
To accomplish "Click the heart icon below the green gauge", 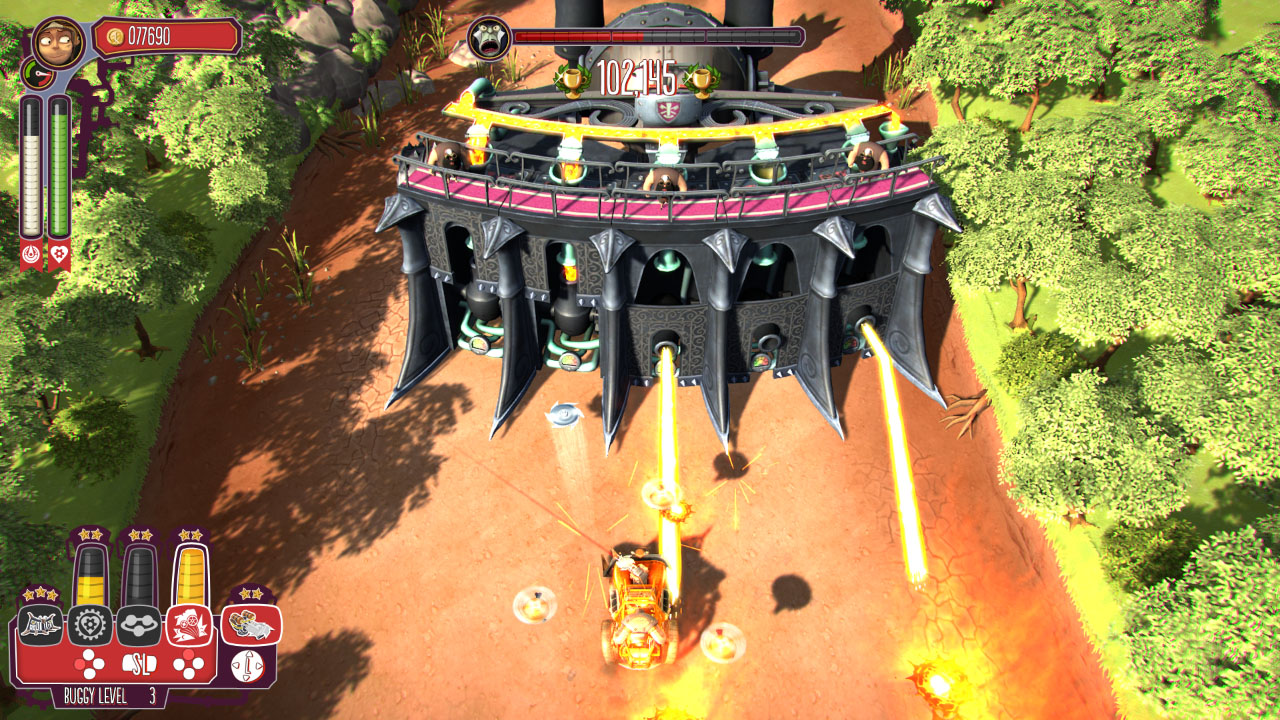I will (x=58, y=255).
